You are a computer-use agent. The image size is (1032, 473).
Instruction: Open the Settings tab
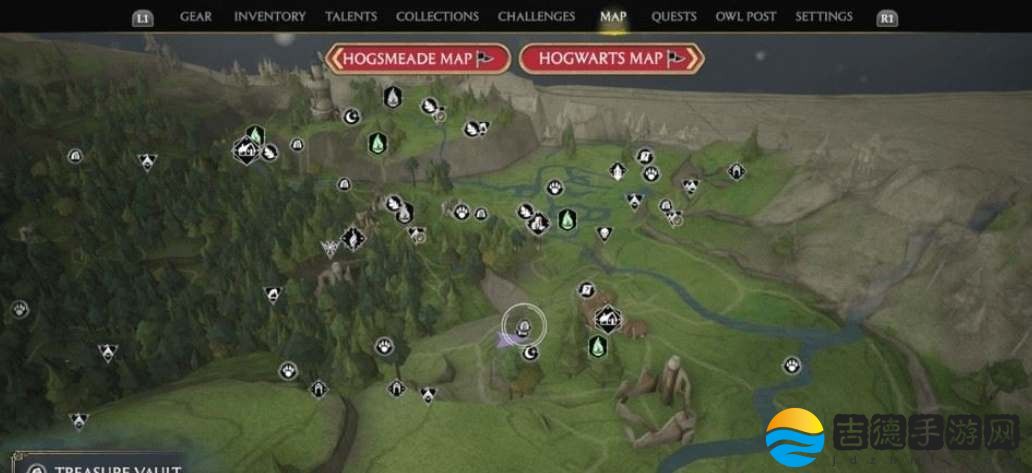824,17
